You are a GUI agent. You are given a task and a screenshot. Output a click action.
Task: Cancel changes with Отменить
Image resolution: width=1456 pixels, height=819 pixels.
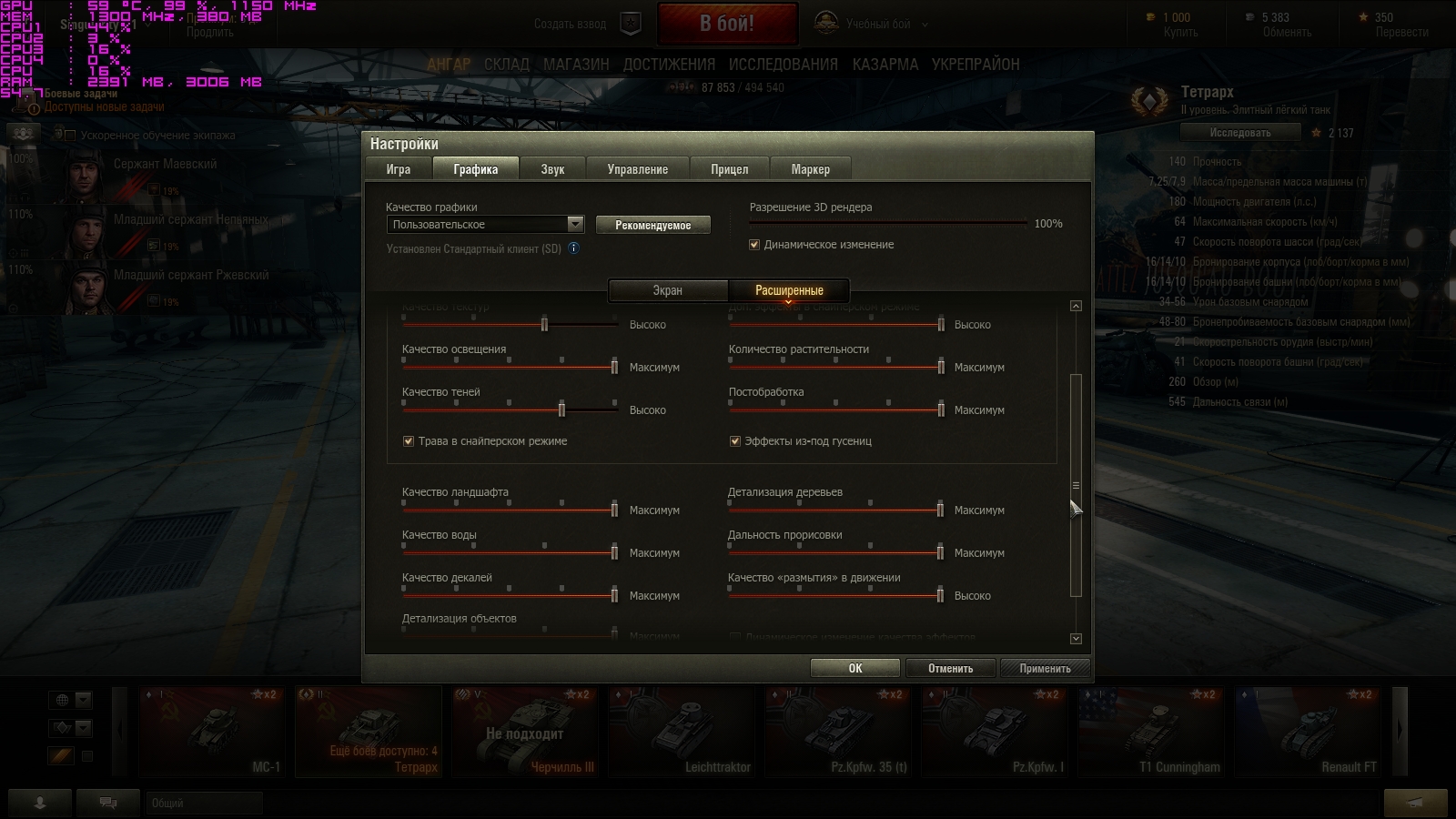(x=950, y=668)
